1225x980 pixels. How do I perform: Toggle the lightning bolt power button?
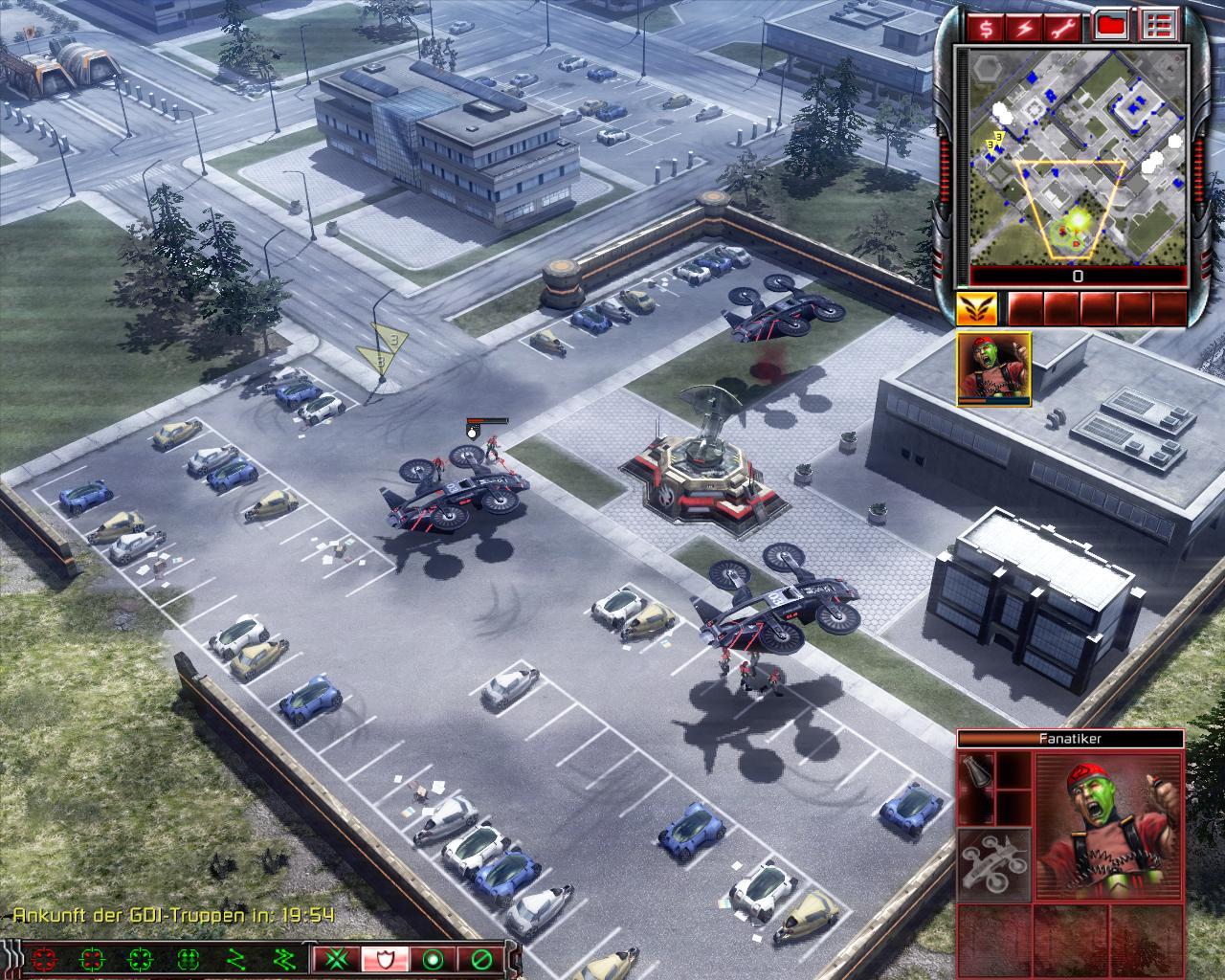pyautogui.click(x=1025, y=28)
